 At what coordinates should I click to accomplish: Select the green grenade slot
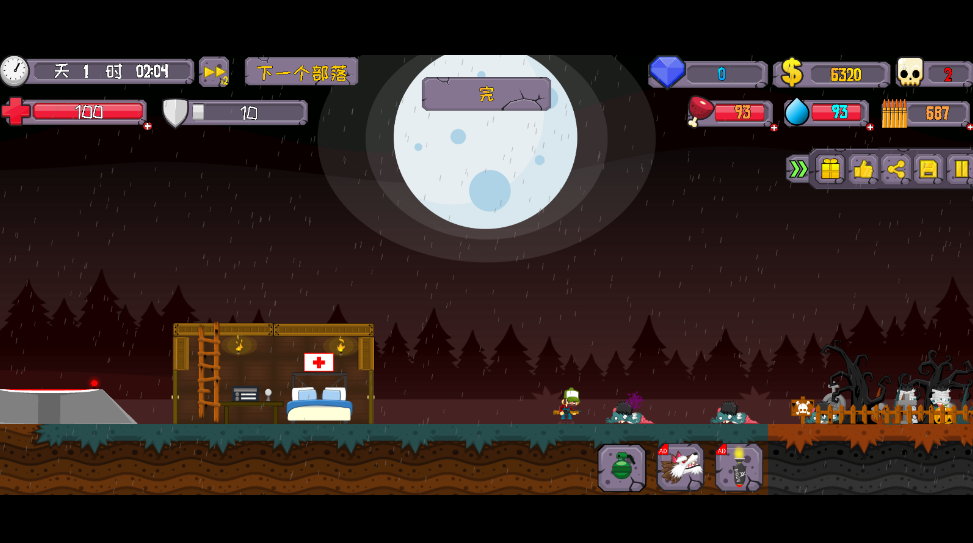(621, 467)
